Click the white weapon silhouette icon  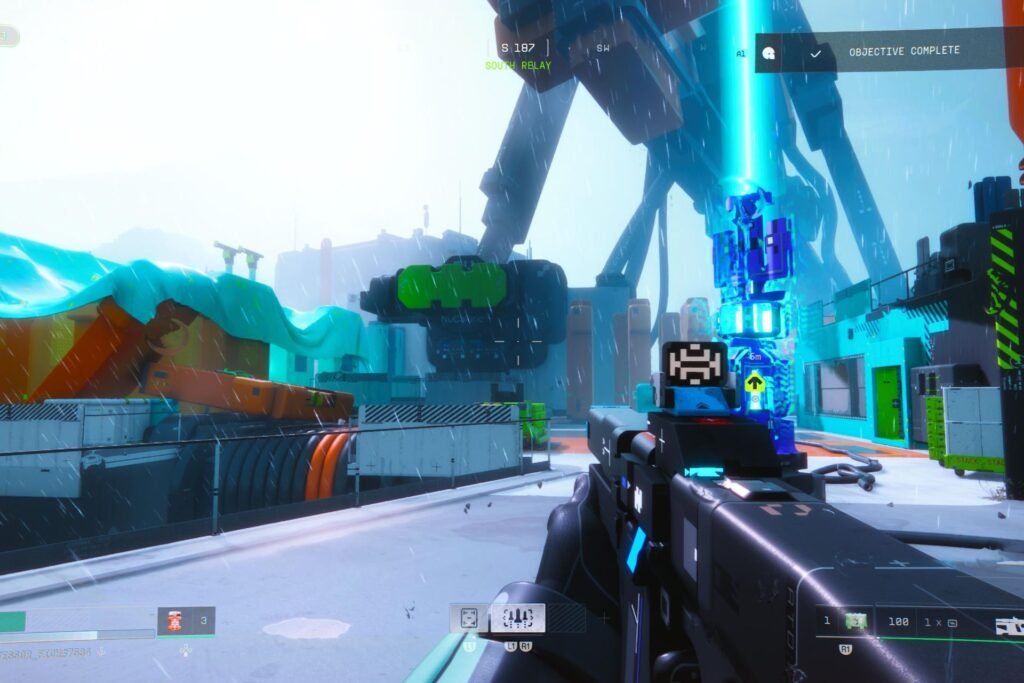click(x=1008, y=625)
